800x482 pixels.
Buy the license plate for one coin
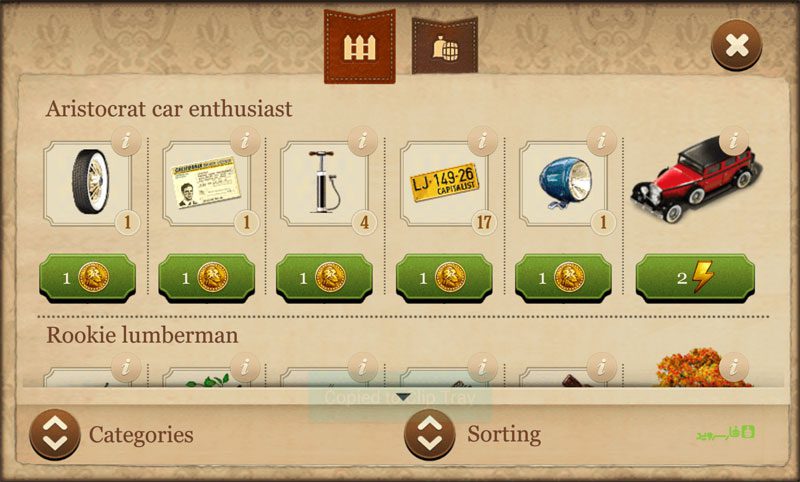tap(444, 277)
